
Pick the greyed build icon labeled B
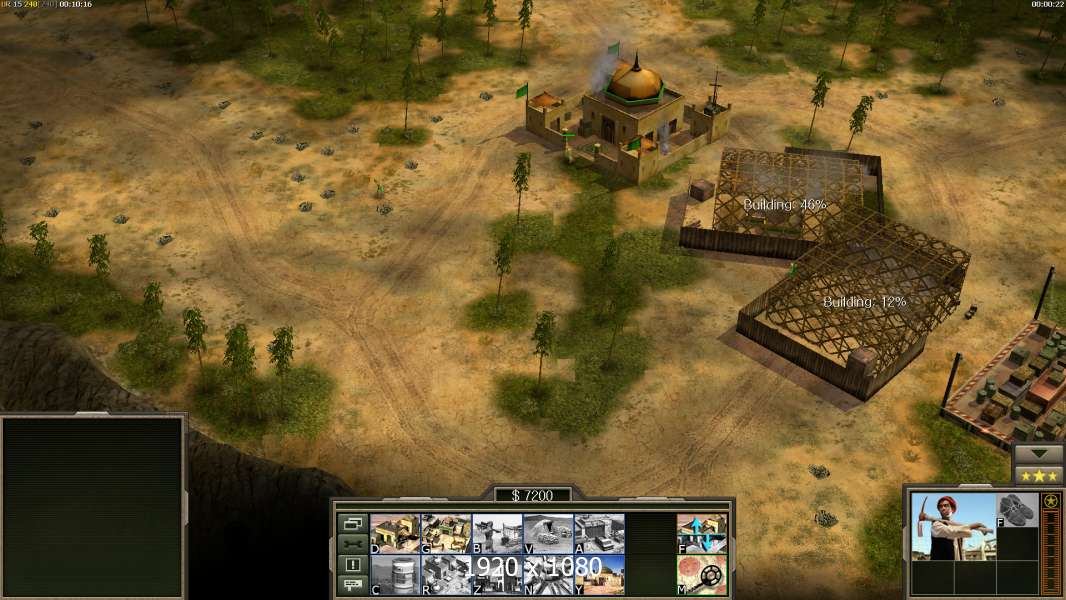[x=497, y=533]
